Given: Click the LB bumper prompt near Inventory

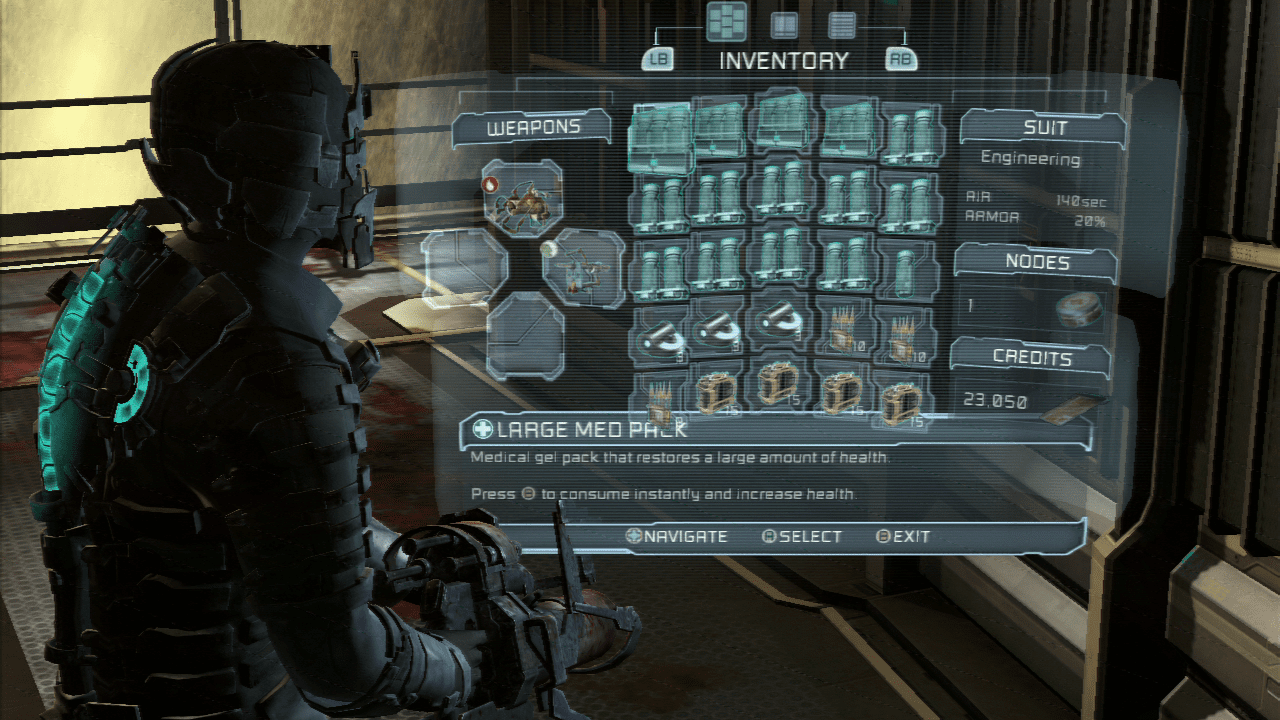Looking at the screenshot, I should click(660, 59).
